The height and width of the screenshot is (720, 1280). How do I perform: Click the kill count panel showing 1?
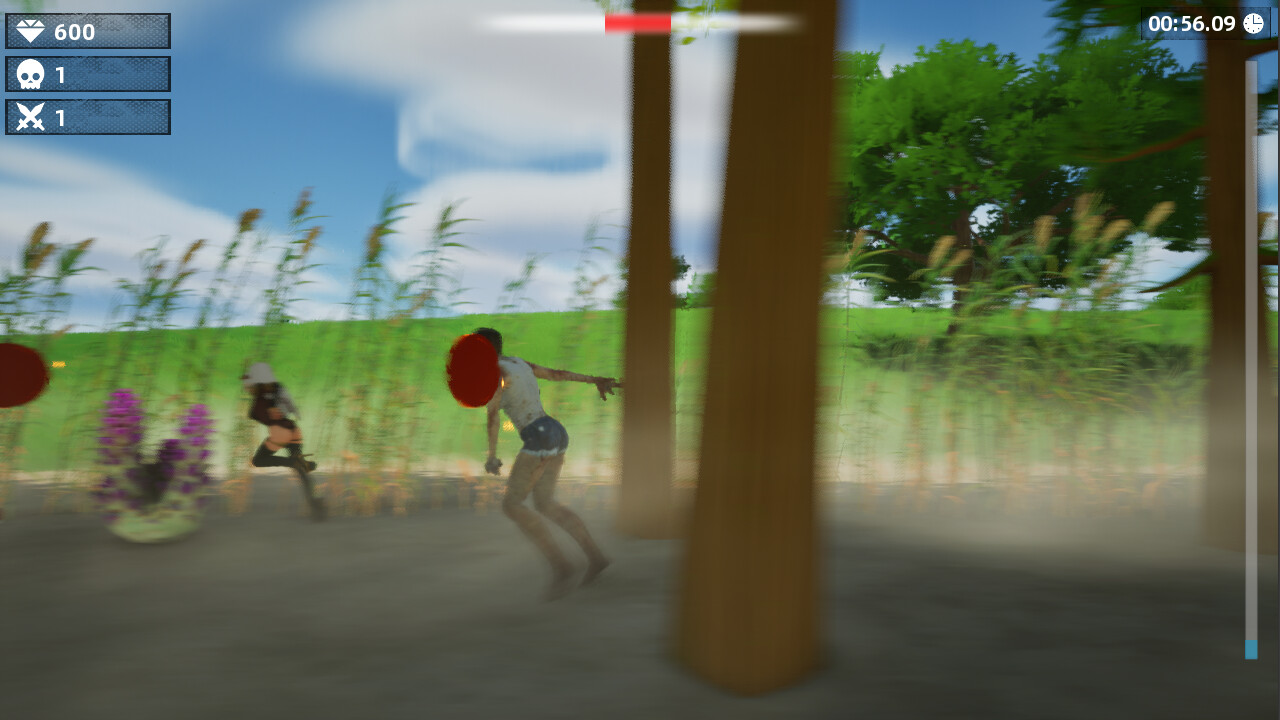tap(88, 72)
